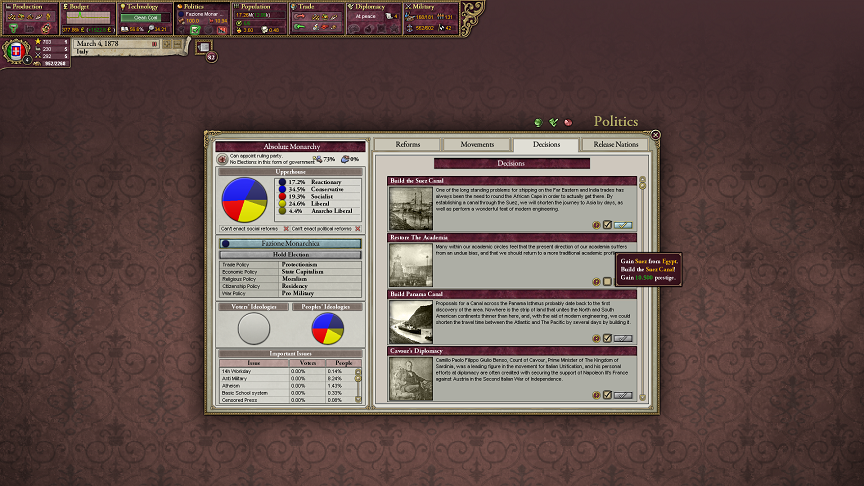864x486 pixels.
Task: Enact the Build the Suez Canal decision
Action: (623, 225)
